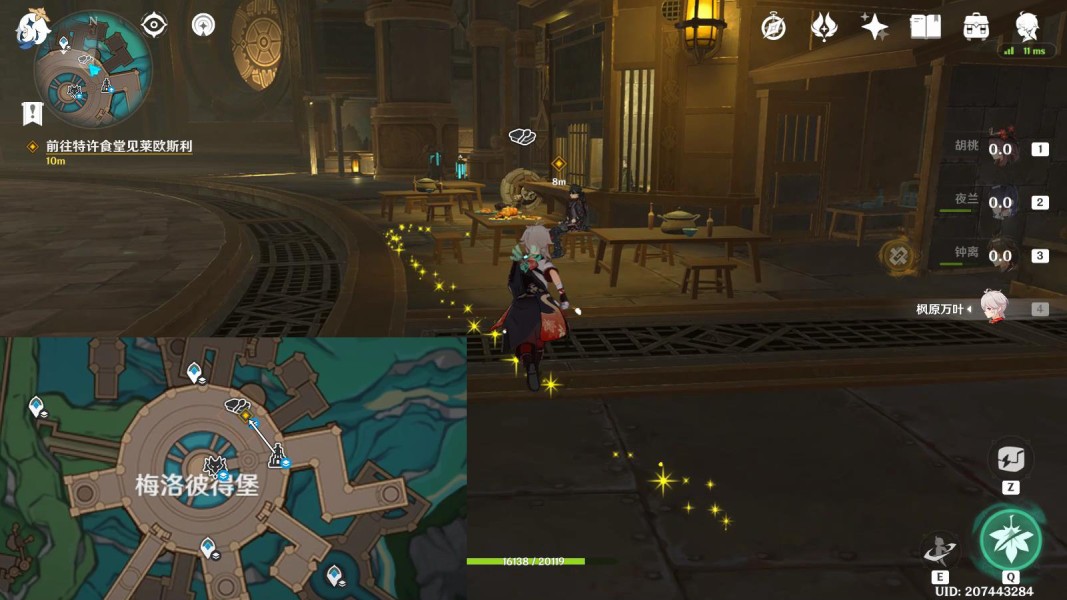Image resolution: width=1067 pixels, height=600 pixels.
Task: Open the character screen icon
Action: pos(1026,27)
